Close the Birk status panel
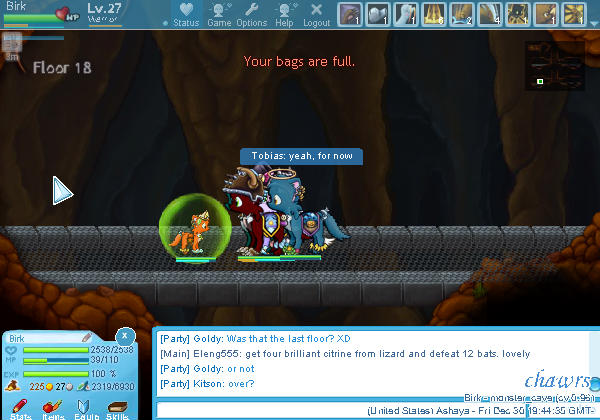The width and height of the screenshot is (600, 420). click(x=124, y=336)
